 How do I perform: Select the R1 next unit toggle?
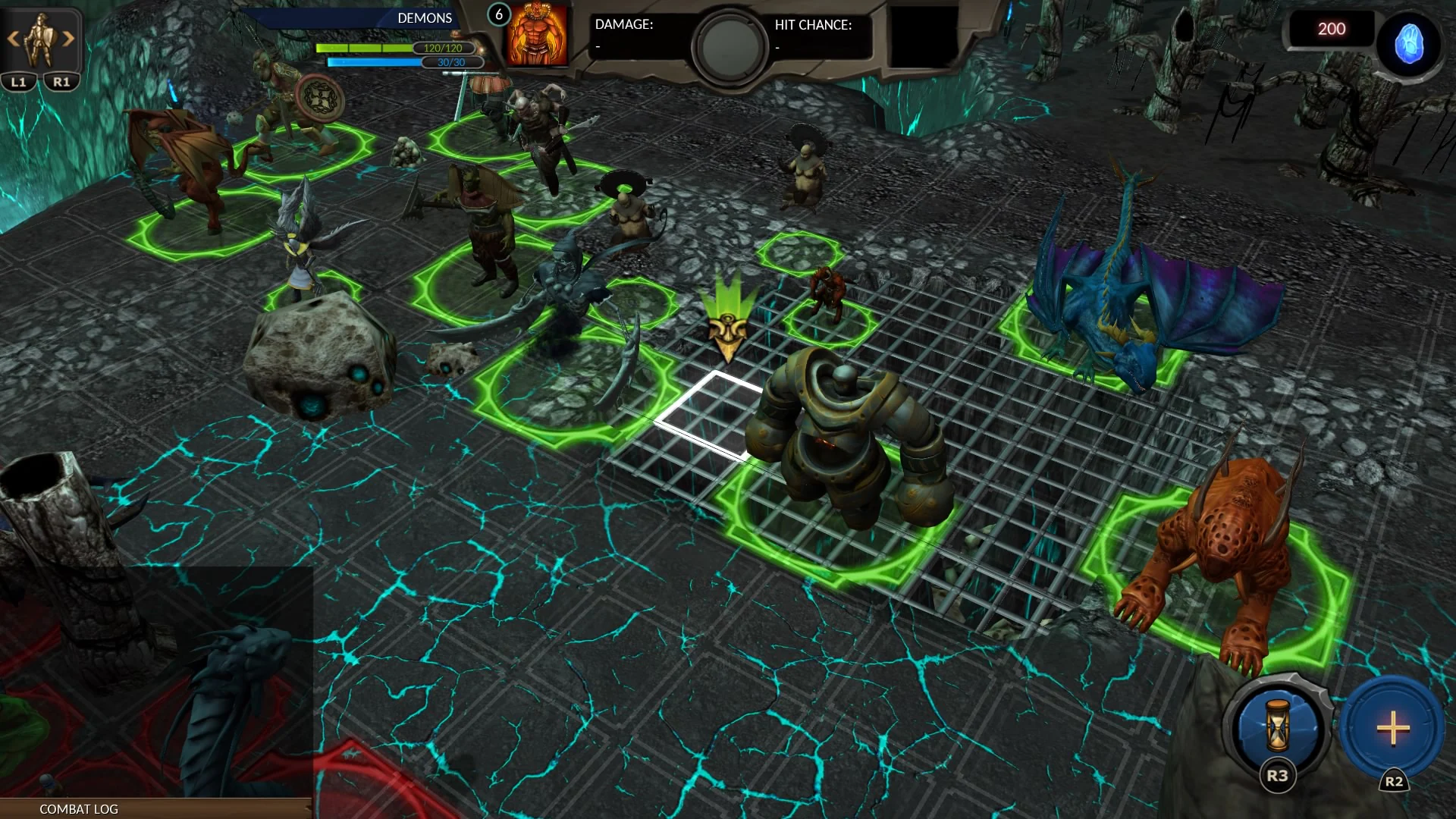pos(61,80)
